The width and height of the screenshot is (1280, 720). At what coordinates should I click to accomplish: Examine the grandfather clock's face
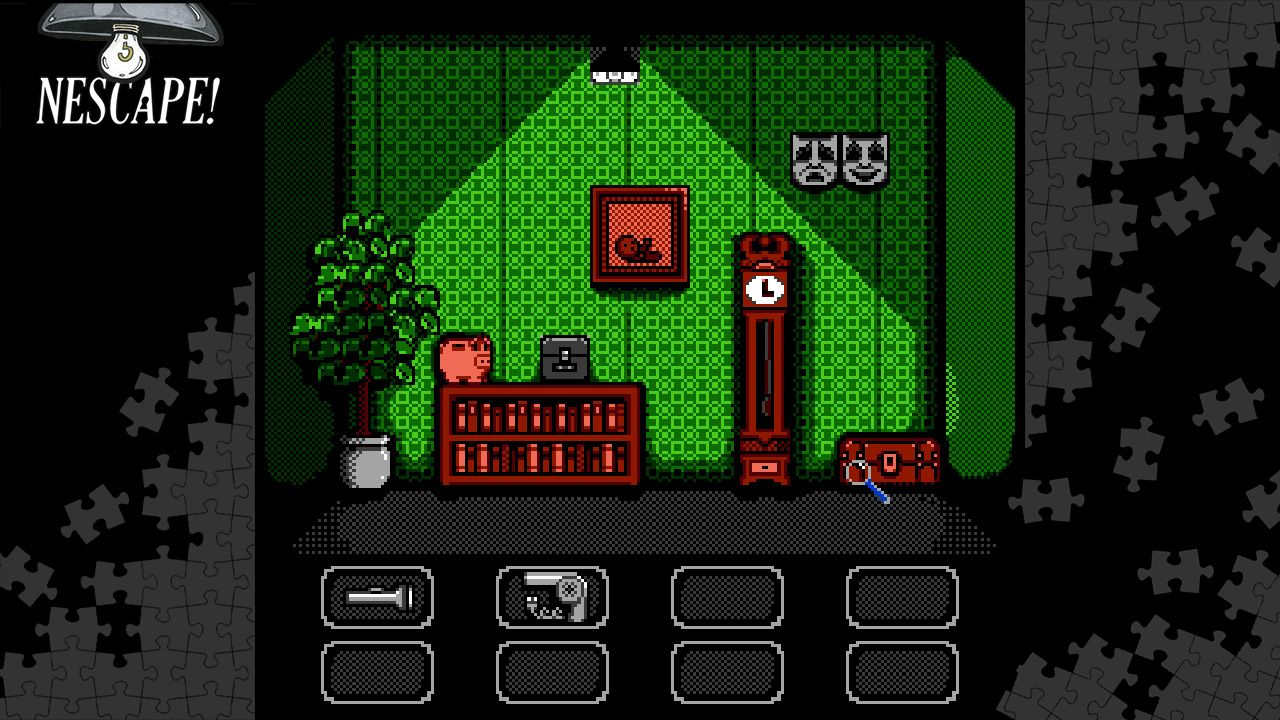(x=764, y=291)
